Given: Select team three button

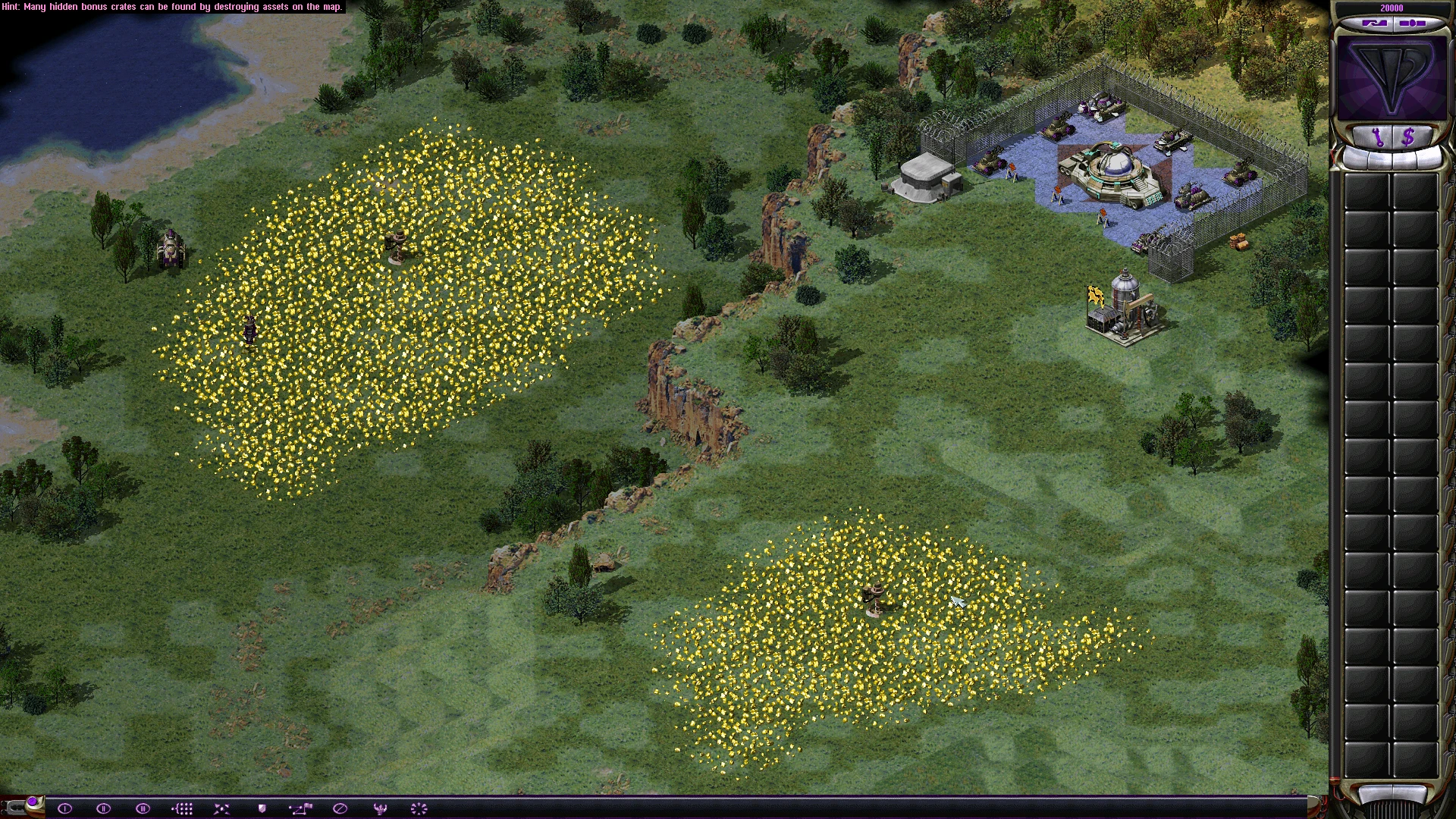Looking at the screenshot, I should pyautogui.click(x=143, y=808).
